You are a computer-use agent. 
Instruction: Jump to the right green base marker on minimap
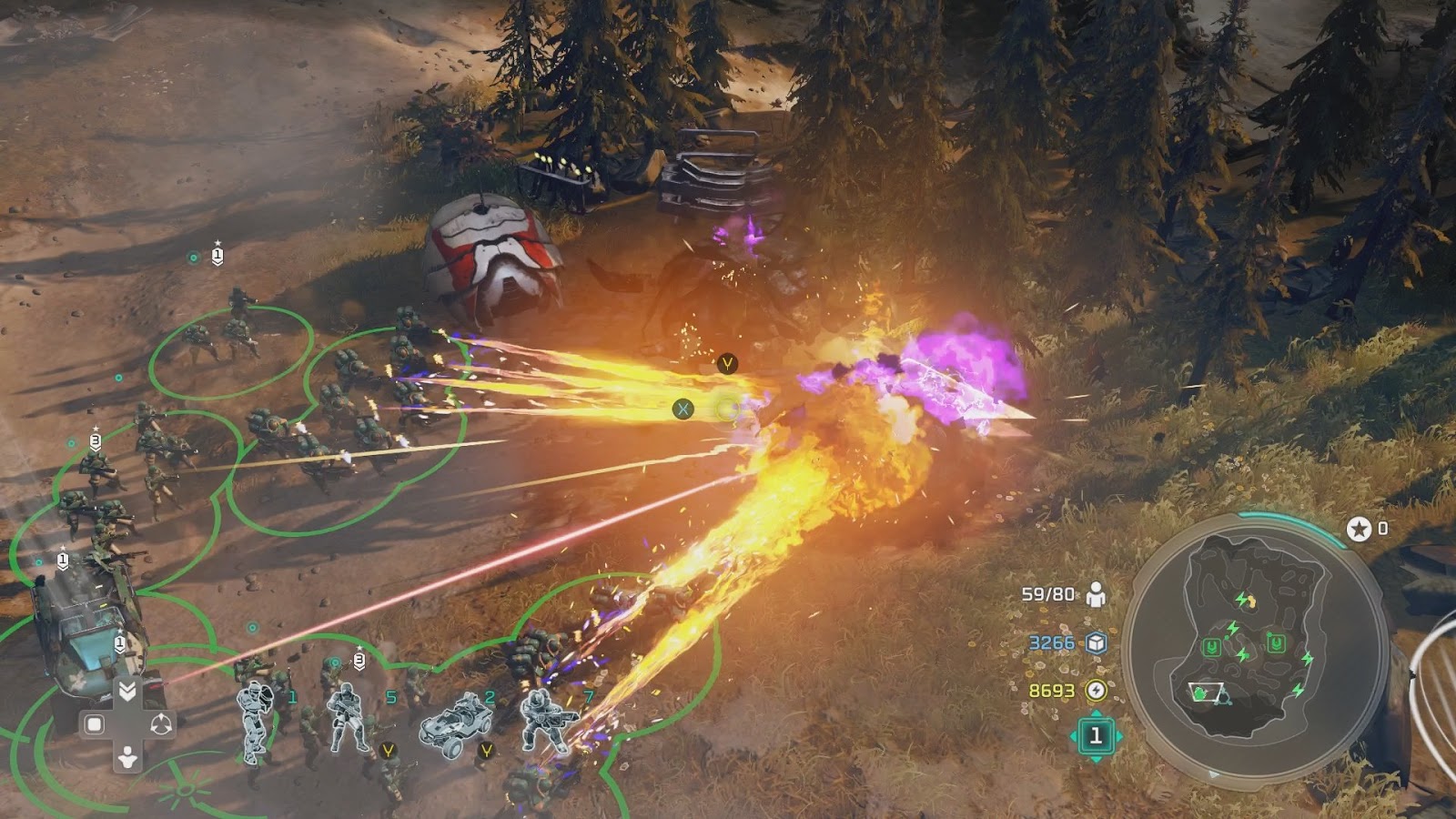coord(1276,644)
